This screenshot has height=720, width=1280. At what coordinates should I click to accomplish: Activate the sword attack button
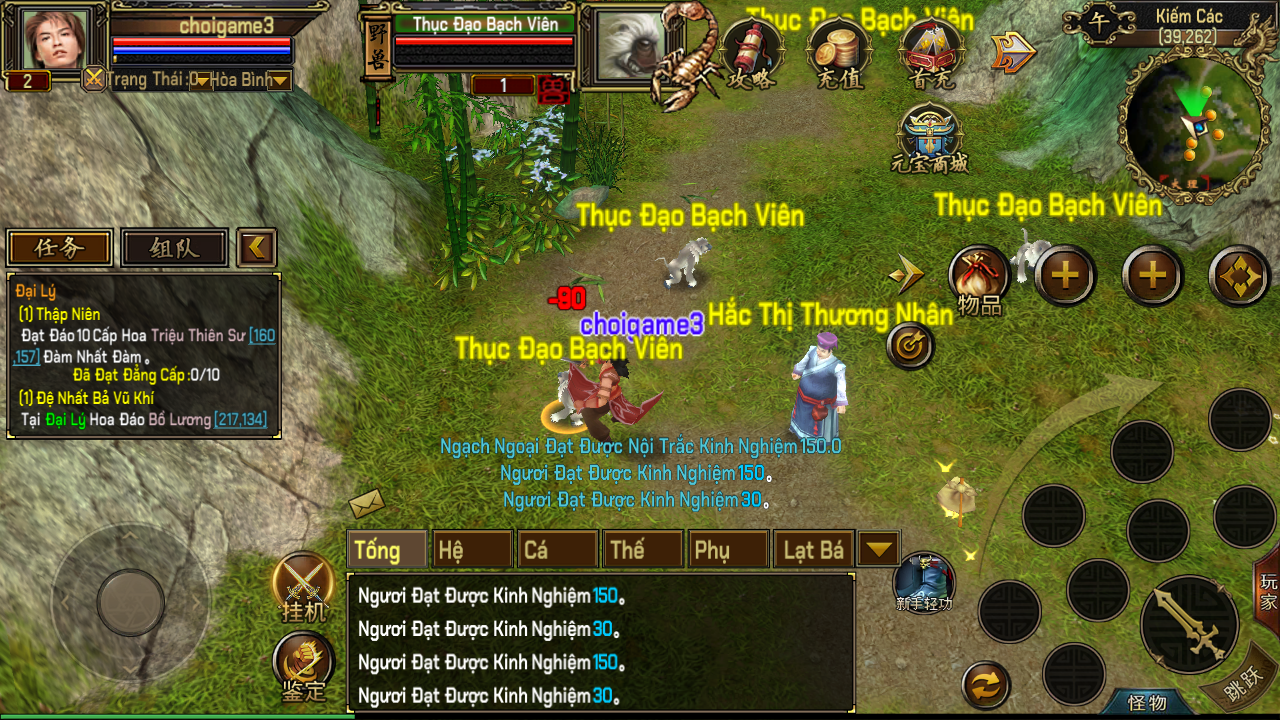[x=1188, y=624]
